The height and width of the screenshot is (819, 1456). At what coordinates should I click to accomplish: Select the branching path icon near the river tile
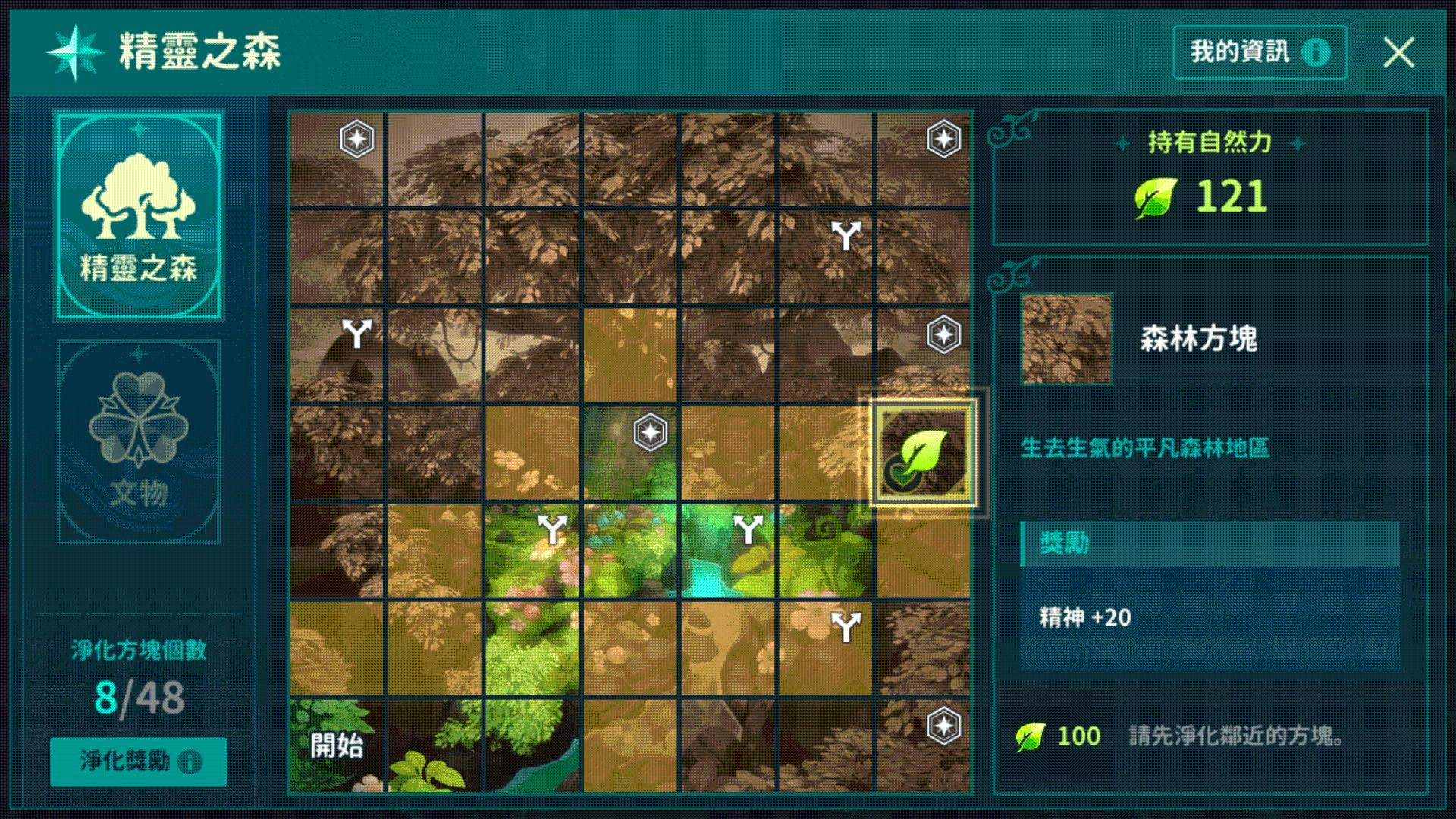click(748, 529)
